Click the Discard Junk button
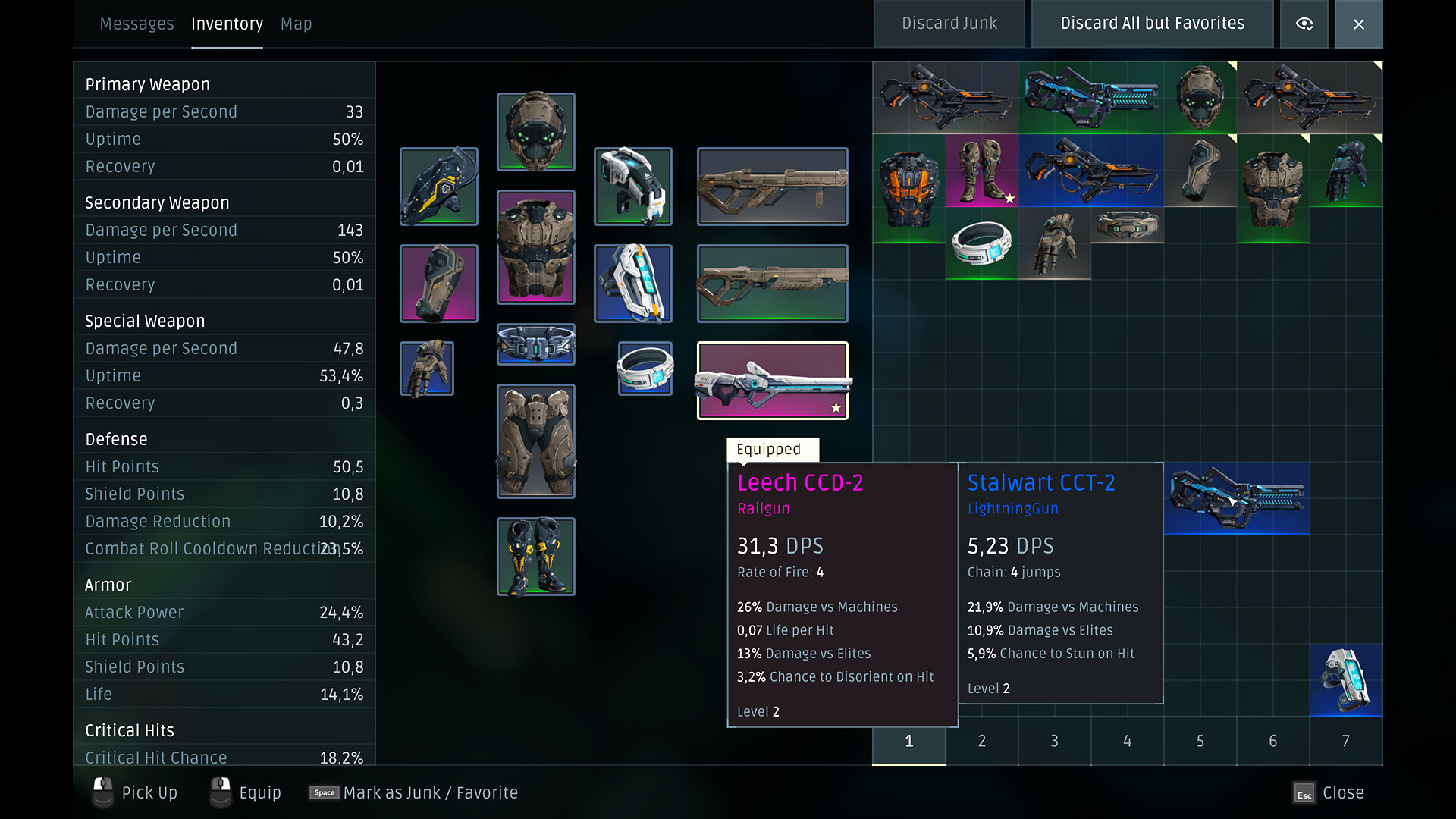Screen dimensions: 1456x819 pos(949,24)
